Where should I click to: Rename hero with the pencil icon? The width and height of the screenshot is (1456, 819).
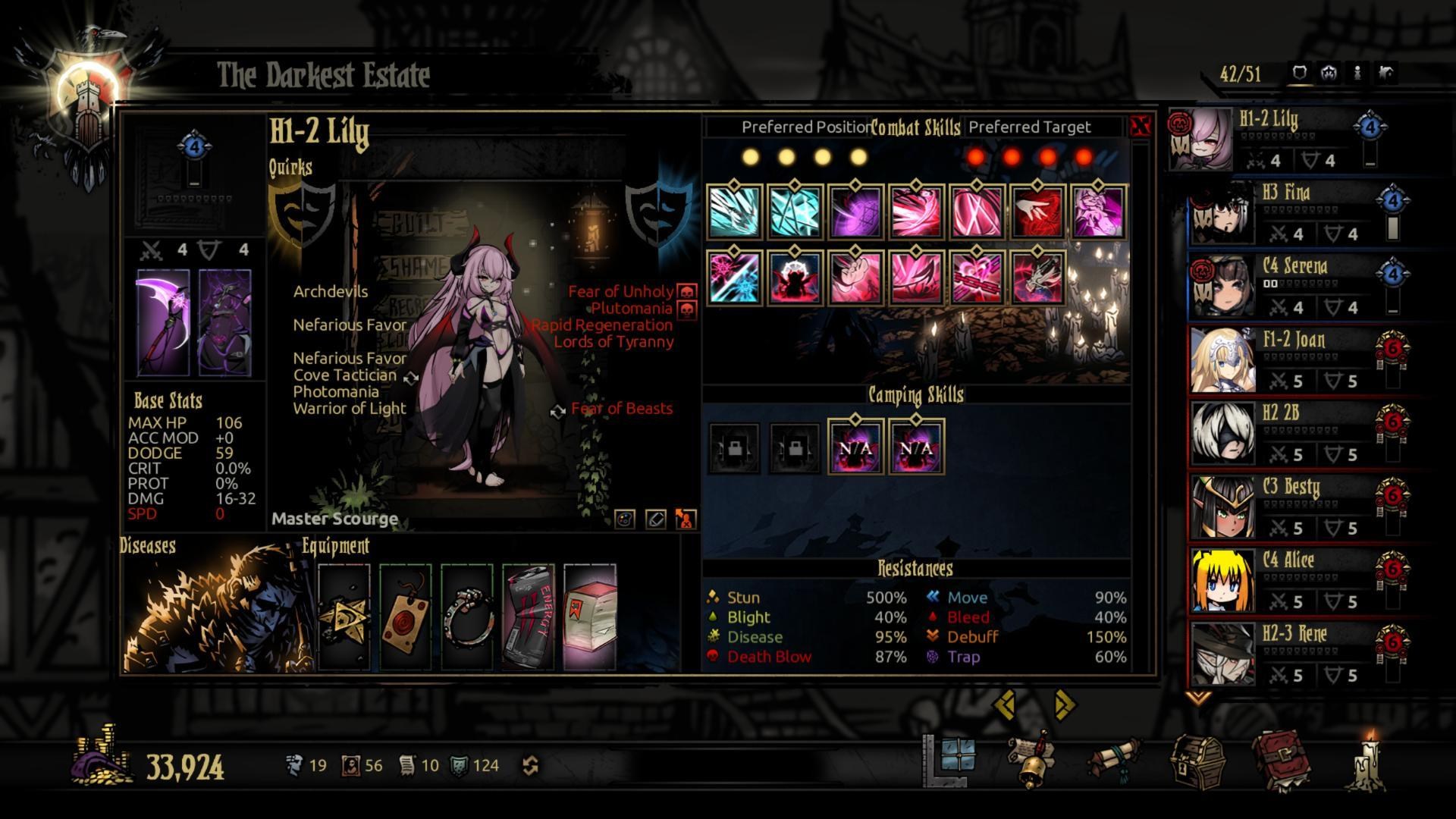655,519
